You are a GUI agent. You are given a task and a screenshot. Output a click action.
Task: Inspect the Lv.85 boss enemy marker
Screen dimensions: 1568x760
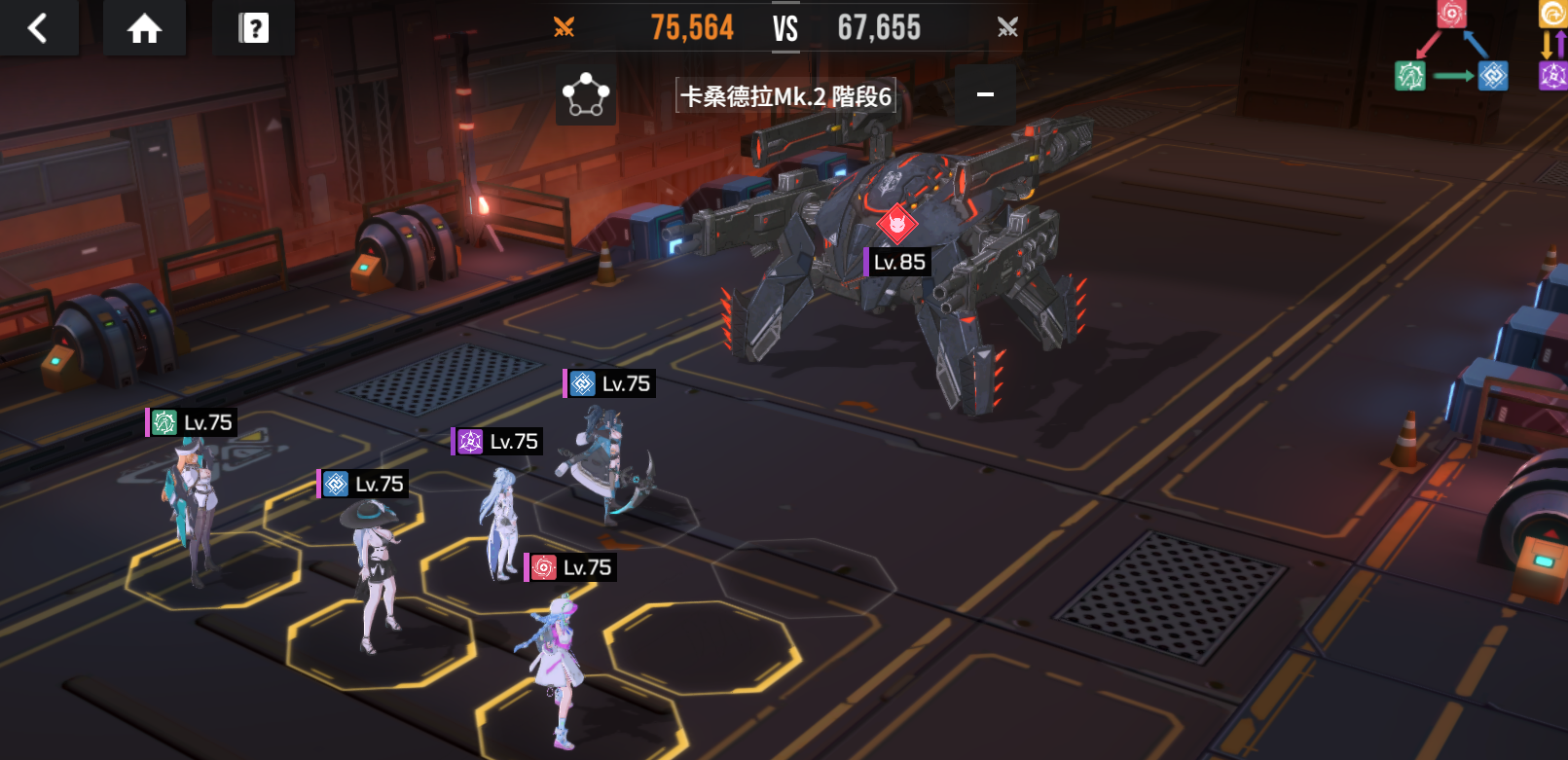click(897, 226)
